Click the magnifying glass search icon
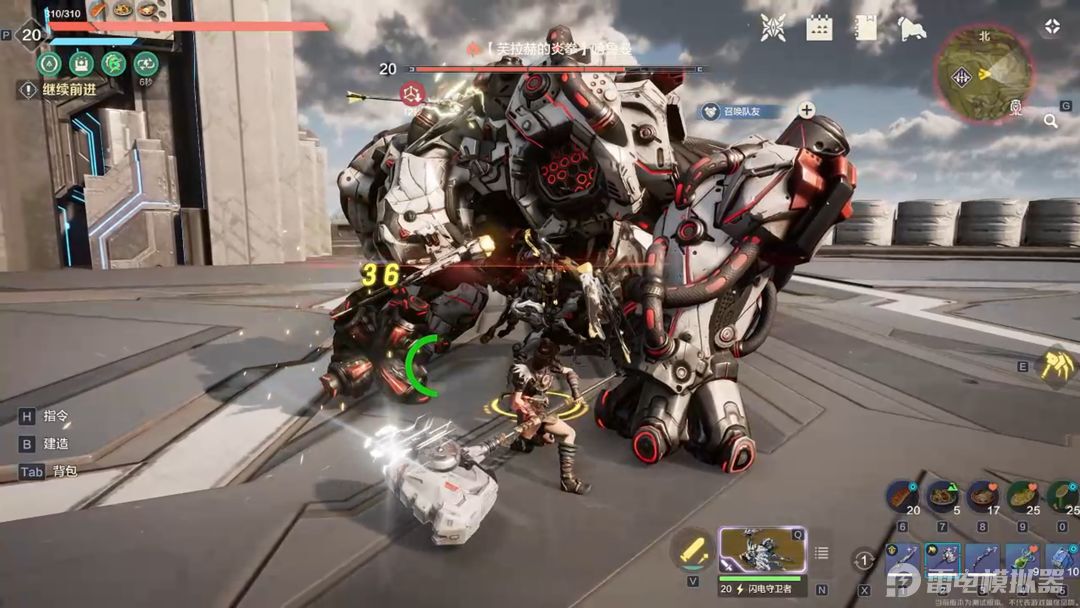Viewport: 1080px width, 608px height. coord(1051,121)
